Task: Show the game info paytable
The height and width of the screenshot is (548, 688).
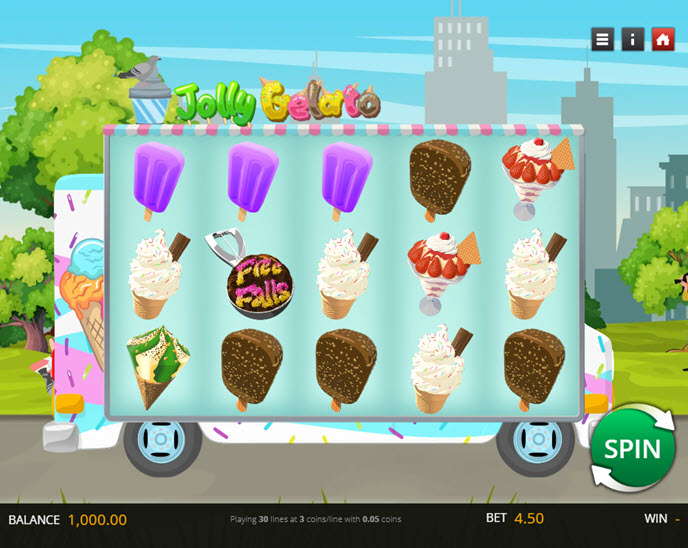Action: click(x=632, y=39)
